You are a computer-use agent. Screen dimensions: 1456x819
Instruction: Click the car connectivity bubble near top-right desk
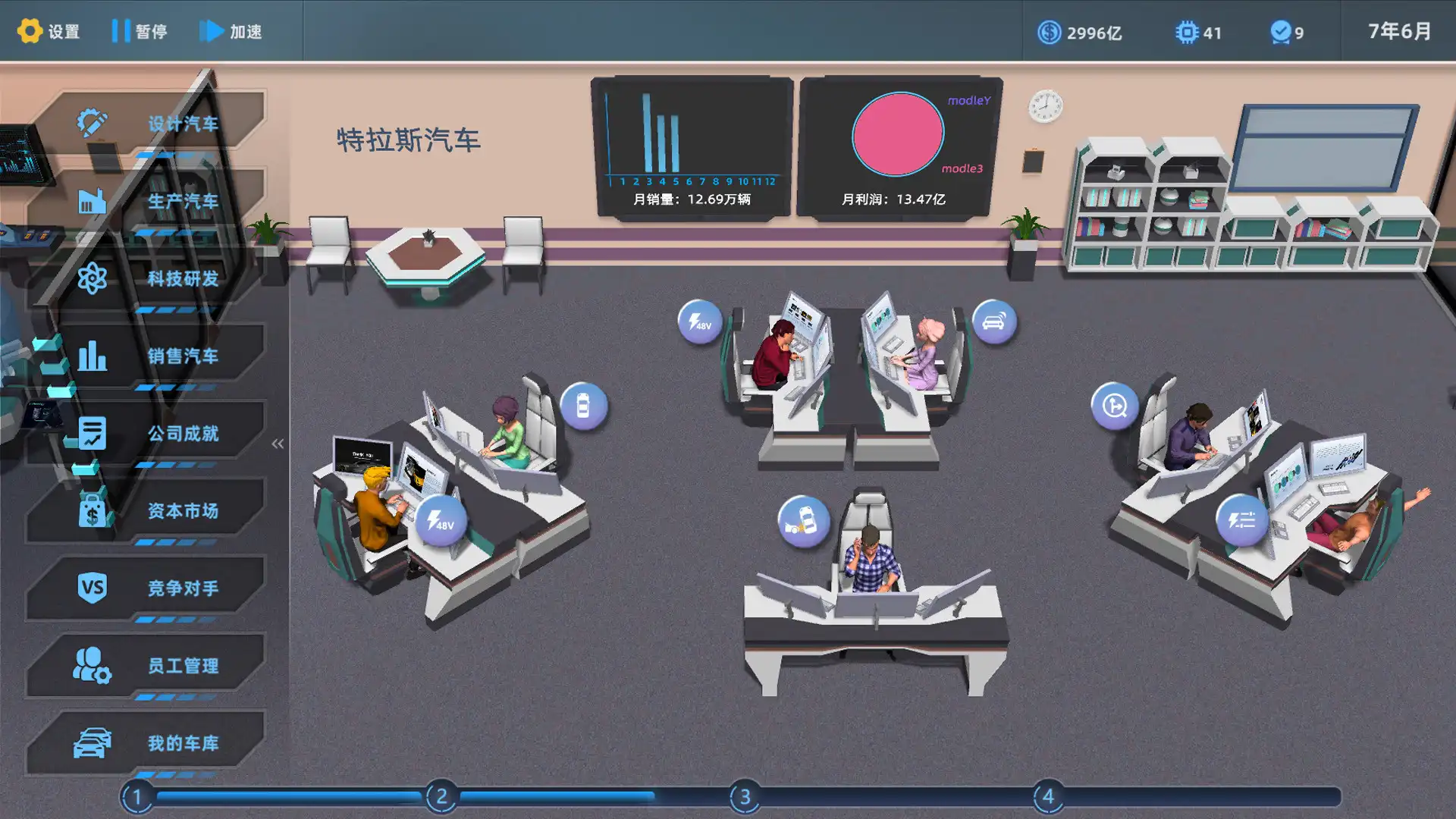coord(993,322)
